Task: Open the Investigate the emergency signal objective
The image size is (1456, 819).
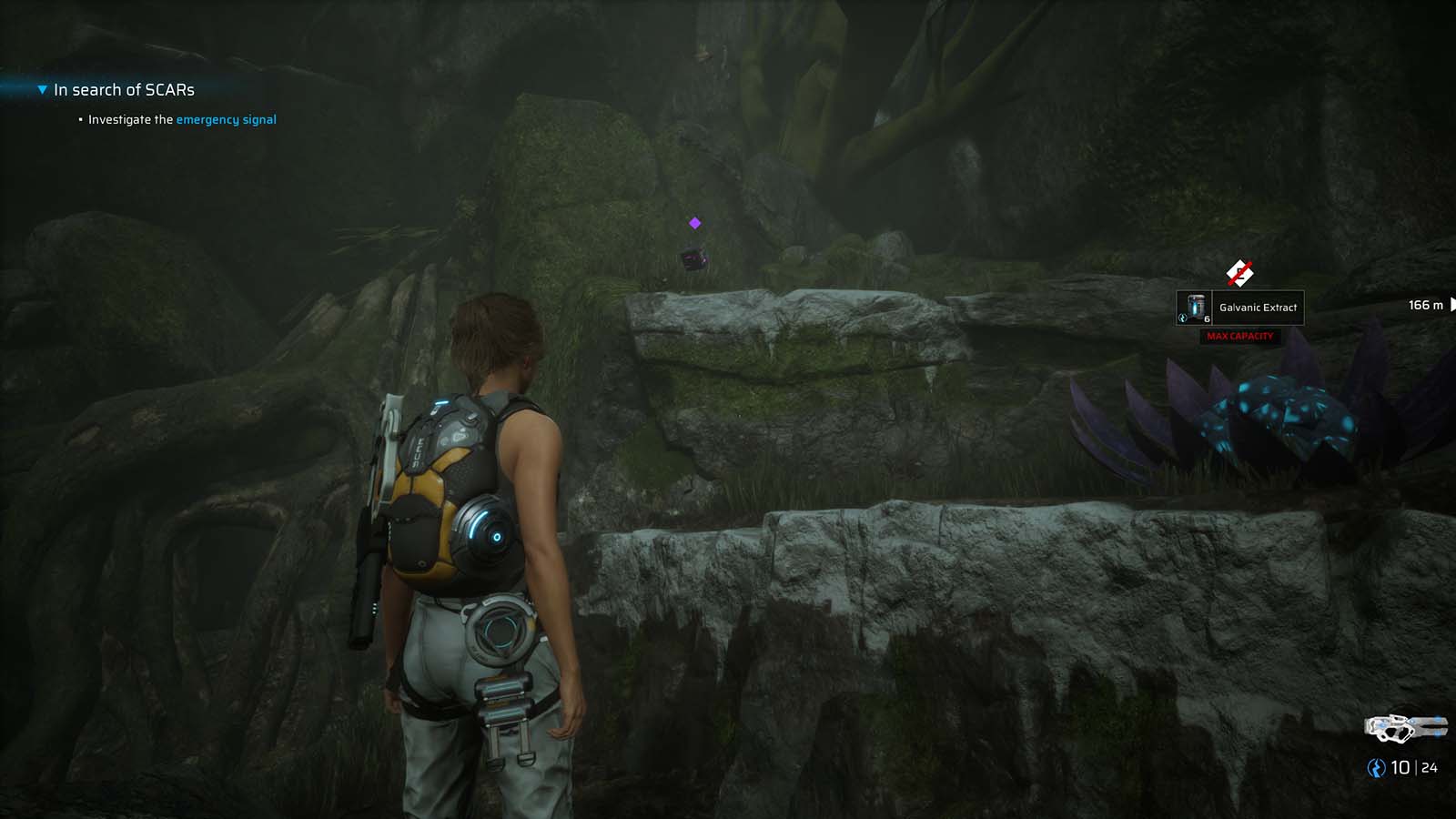Action: pos(181,119)
